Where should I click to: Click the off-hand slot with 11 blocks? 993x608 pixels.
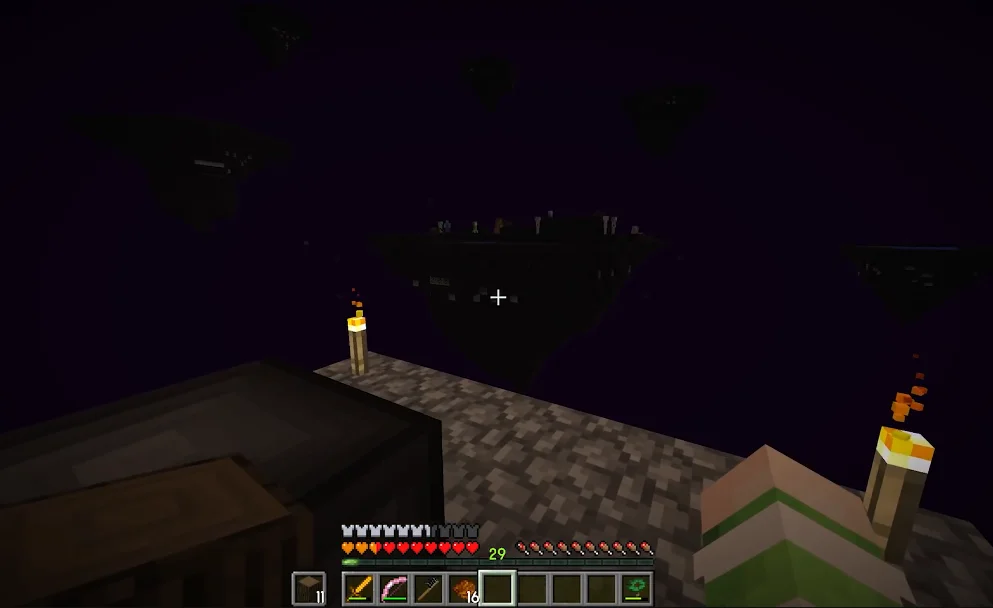click(309, 588)
